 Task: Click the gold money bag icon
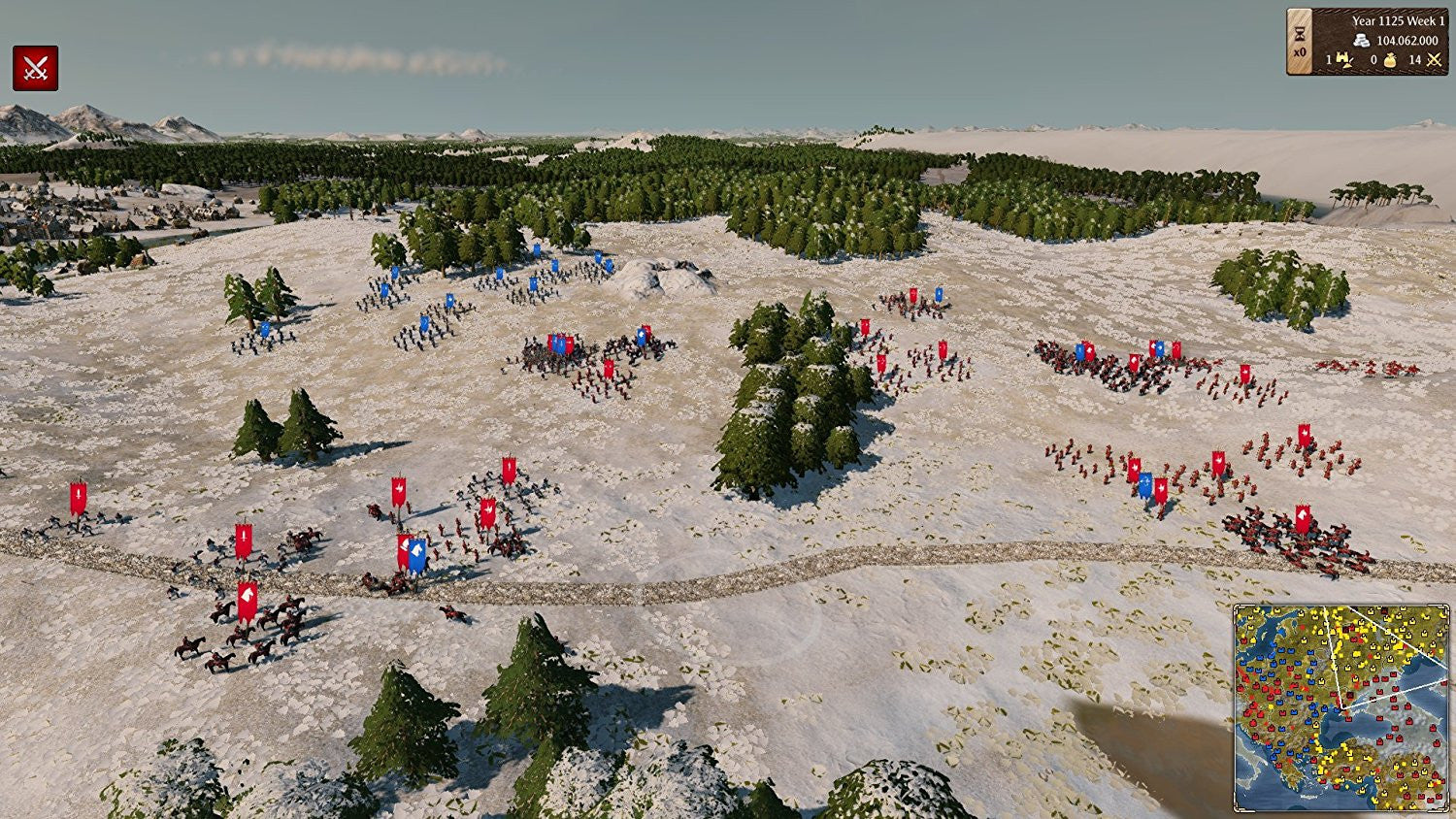click(x=1389, y=60)
